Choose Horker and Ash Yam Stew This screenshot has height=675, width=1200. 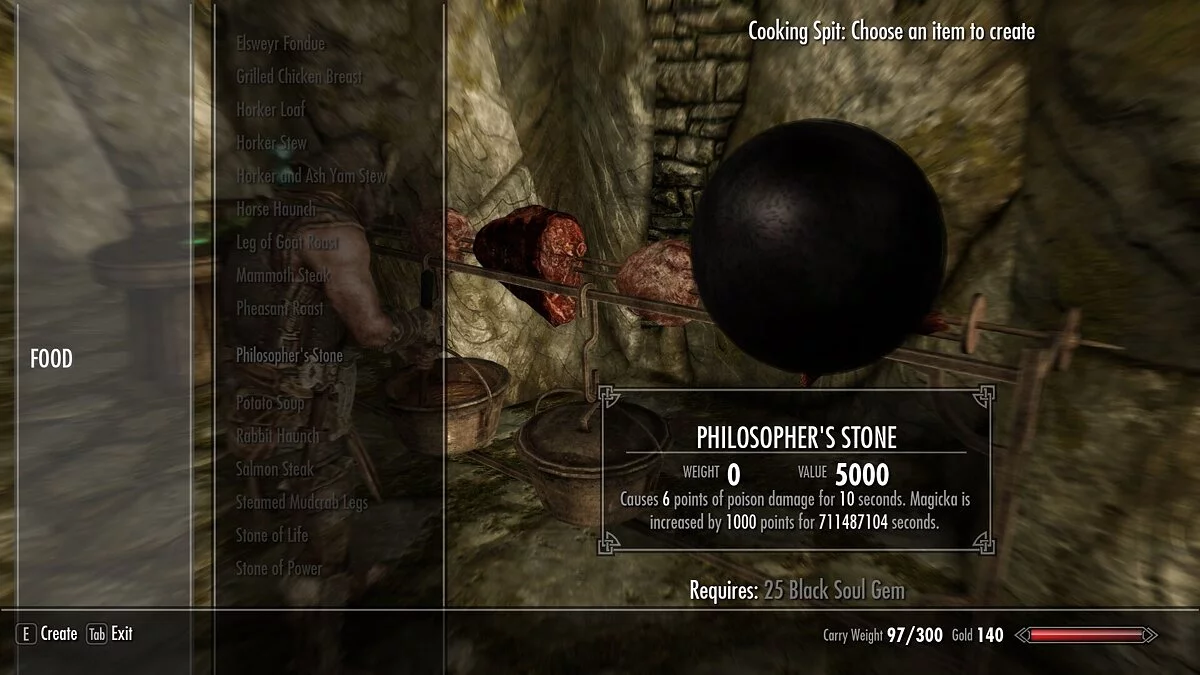(311, 176)
